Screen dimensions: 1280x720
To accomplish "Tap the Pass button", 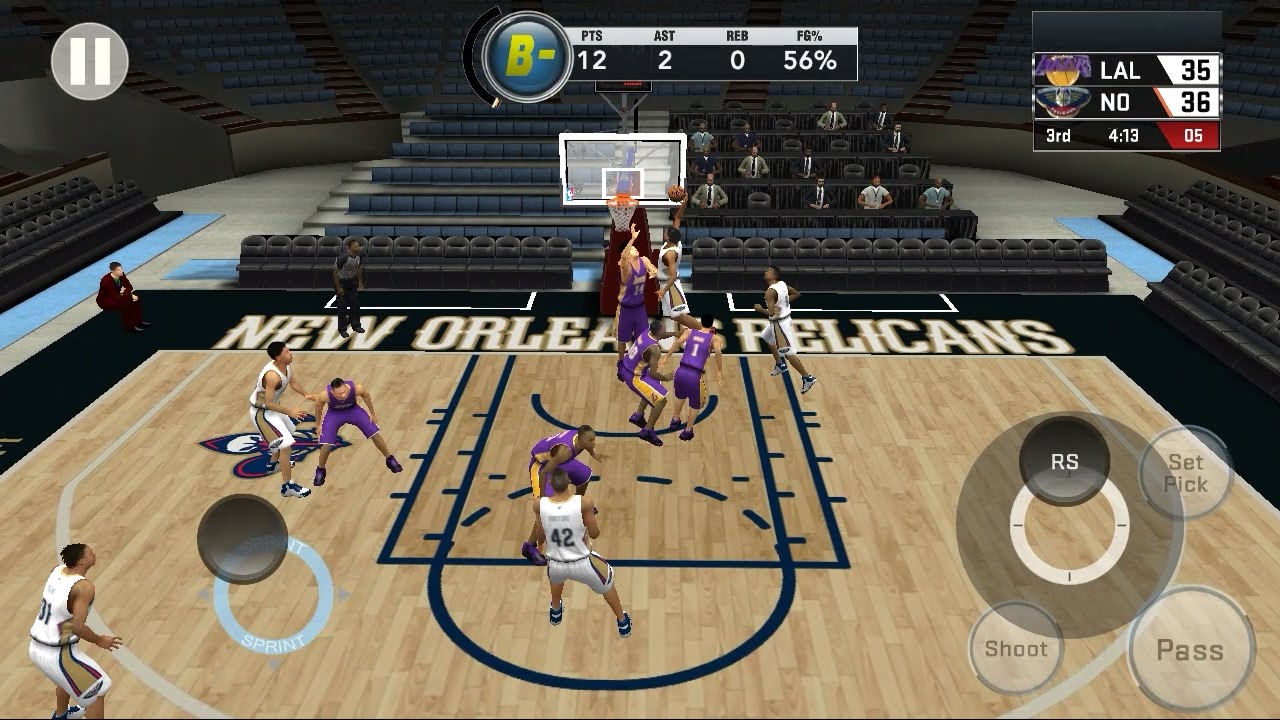I will click(x=1190, y=650).
